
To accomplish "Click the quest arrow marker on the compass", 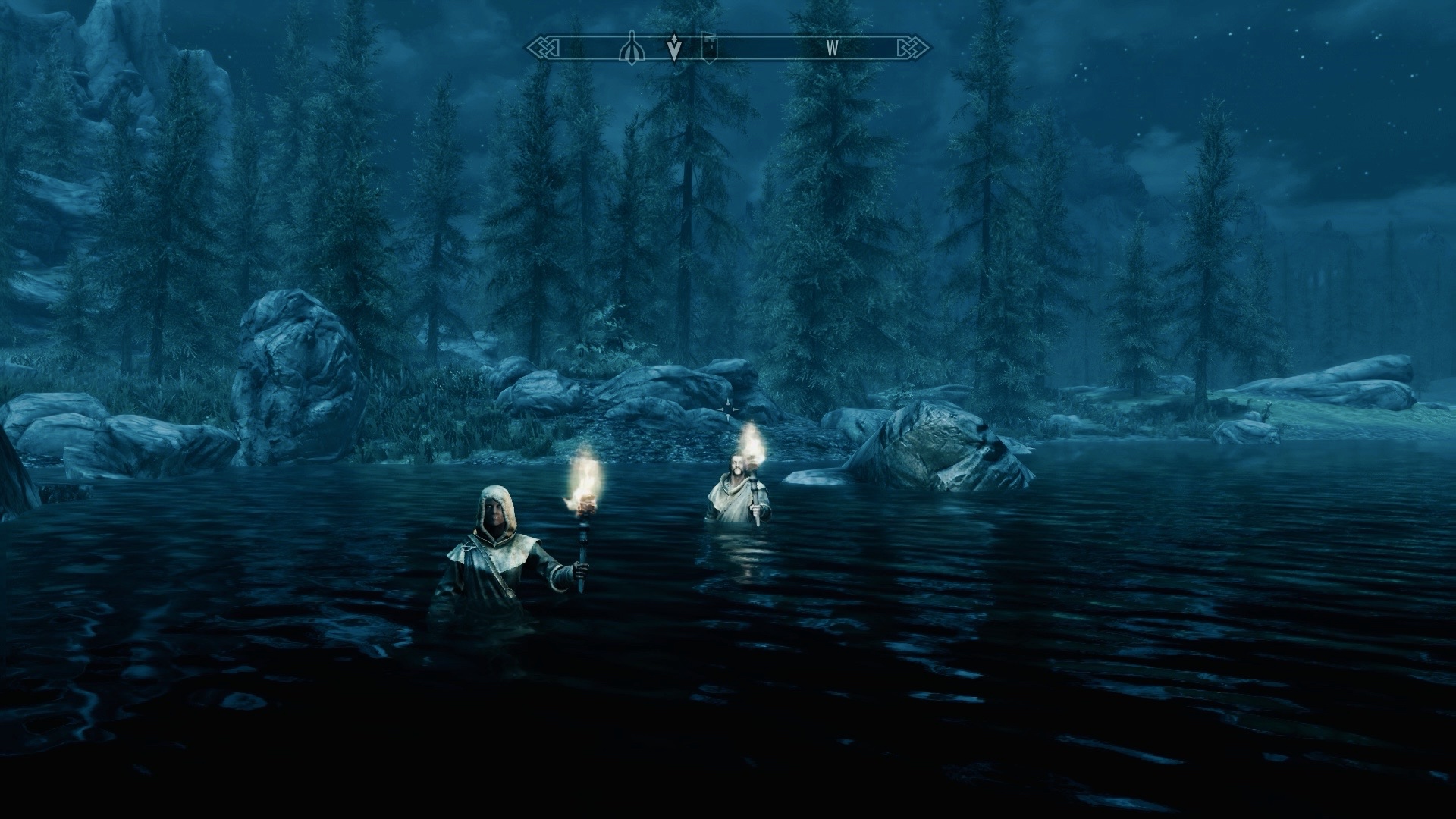I will pyautogui.click(x=673, y=49).
